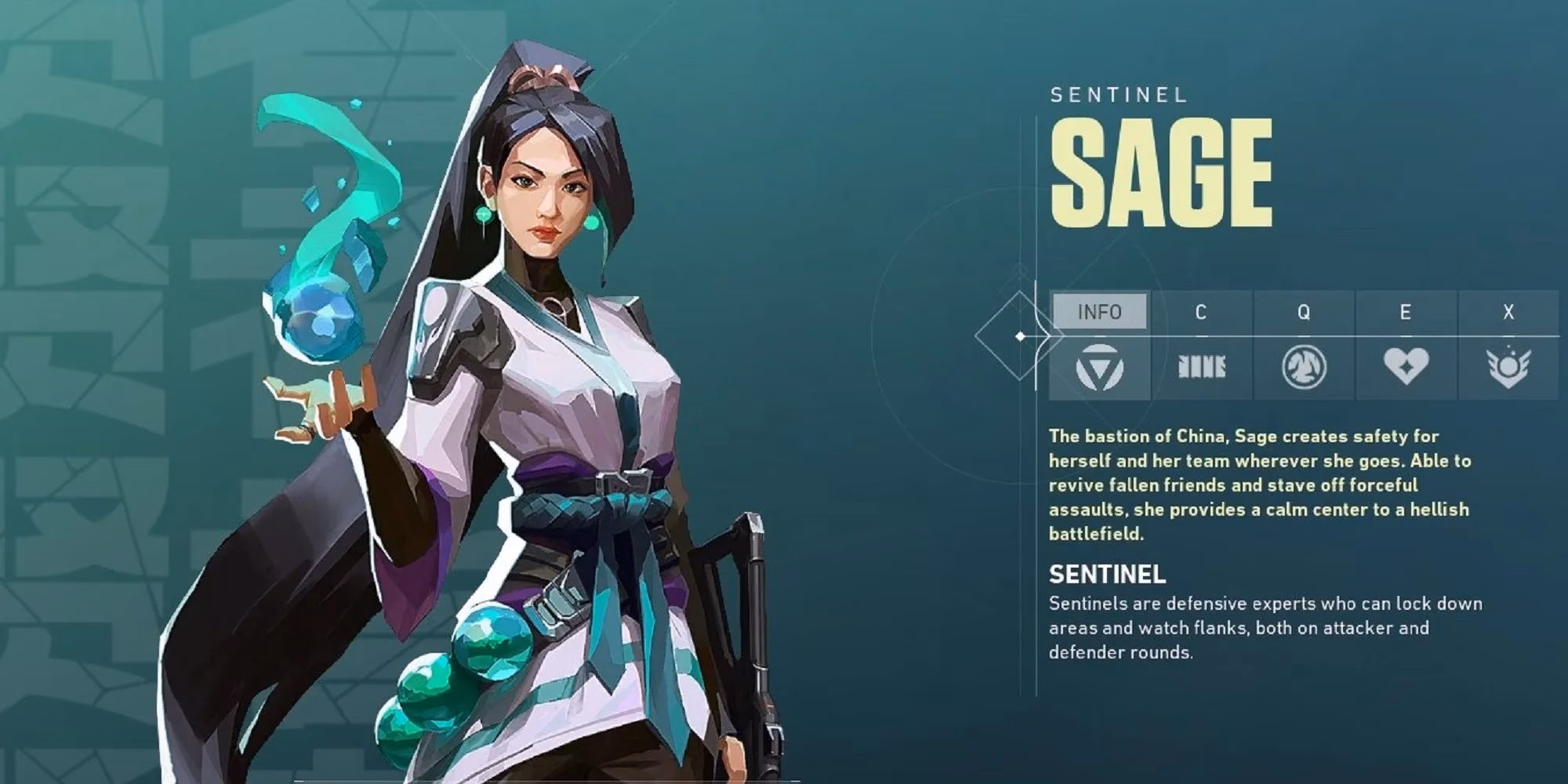Switch to the Q ability tab
Image resolution: width=1568 pixels, height=784 pixels.
1303,312
